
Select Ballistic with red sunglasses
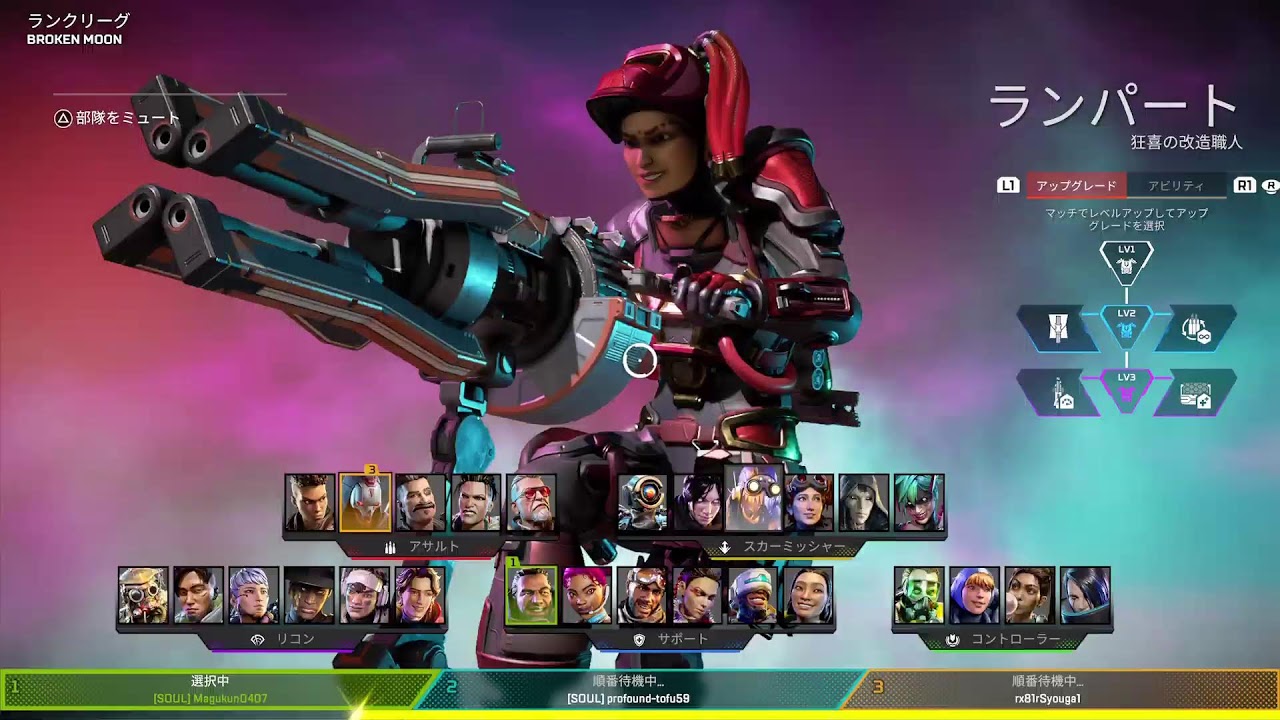531,502
